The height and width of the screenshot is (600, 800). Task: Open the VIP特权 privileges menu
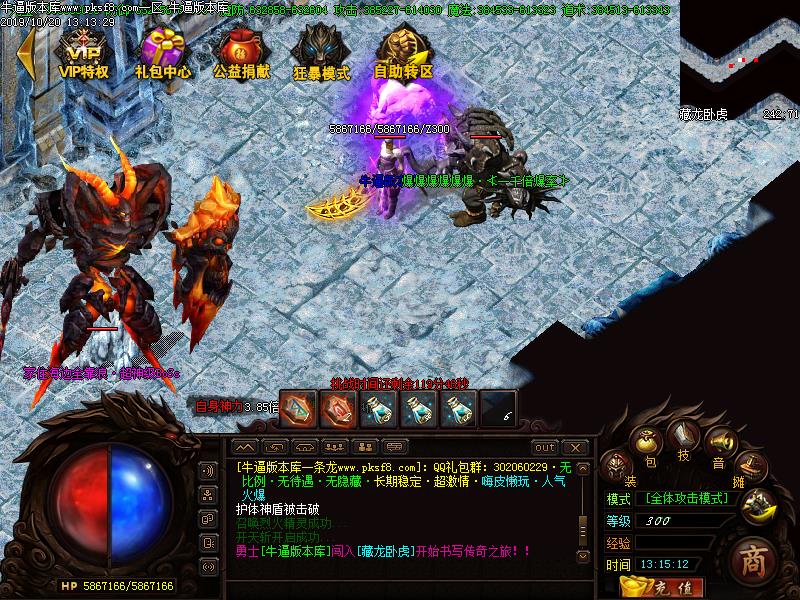pyautogui.click(x=84, y=55)
